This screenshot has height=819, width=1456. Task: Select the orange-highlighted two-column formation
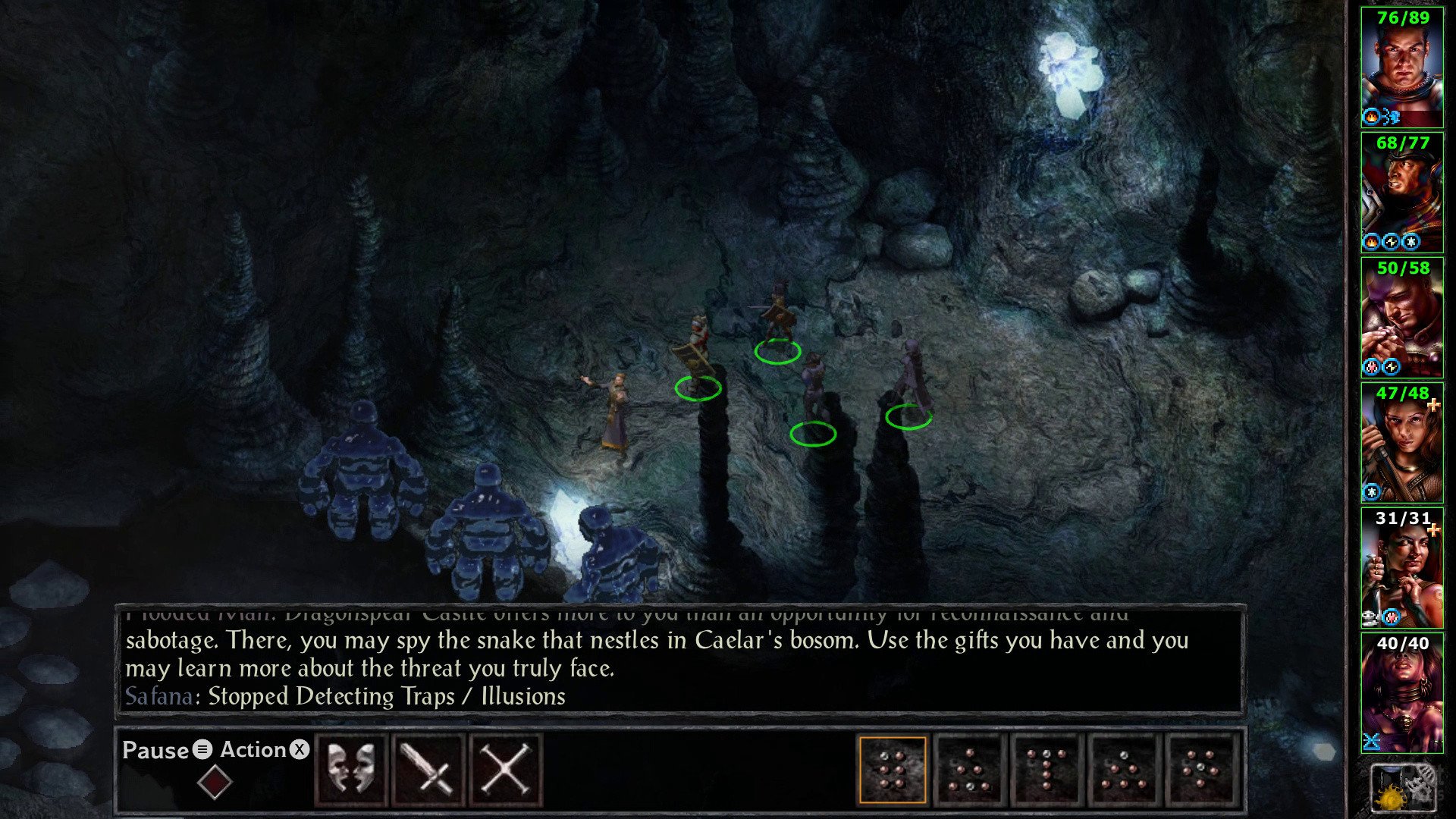pyautogui.click(x=893, y=769)
